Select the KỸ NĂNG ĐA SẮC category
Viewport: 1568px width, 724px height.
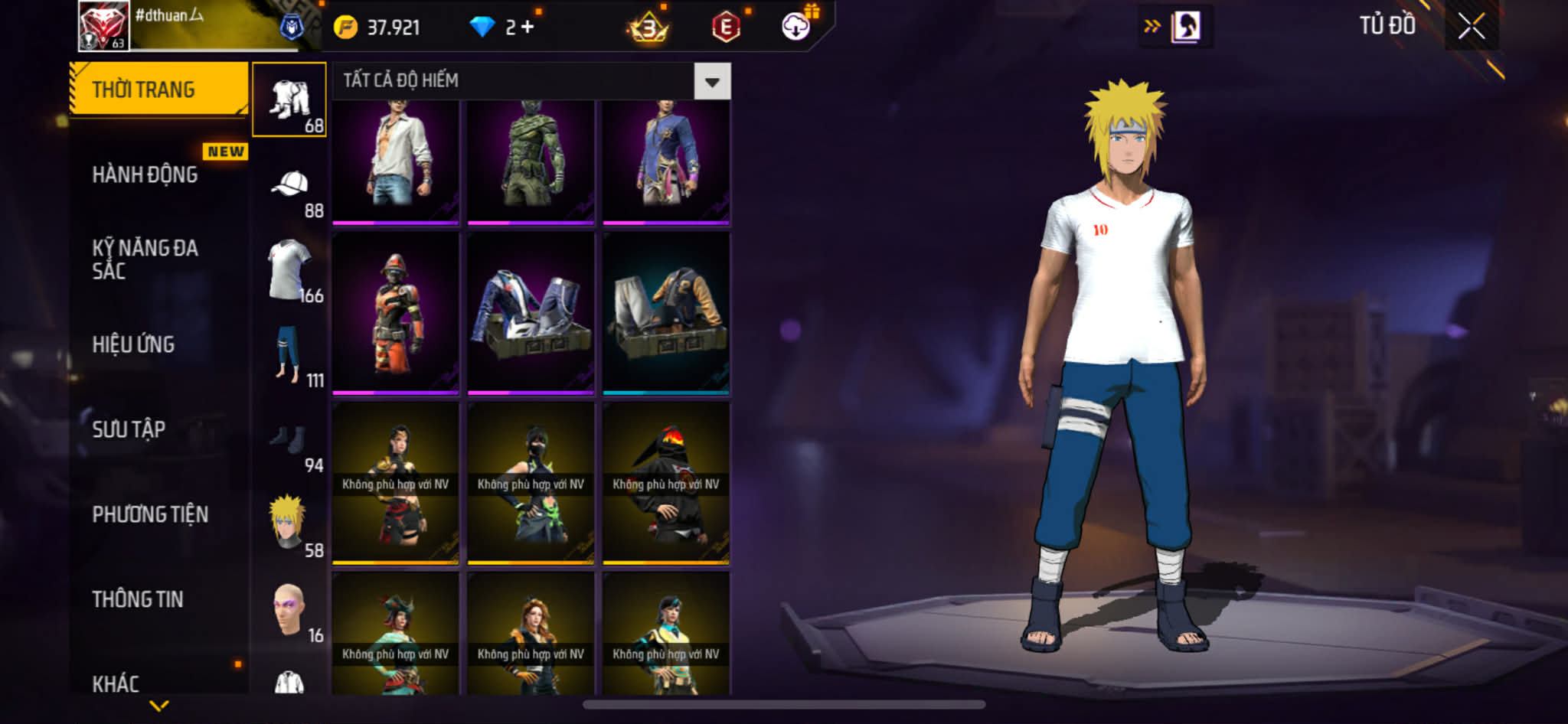(145, 259)
